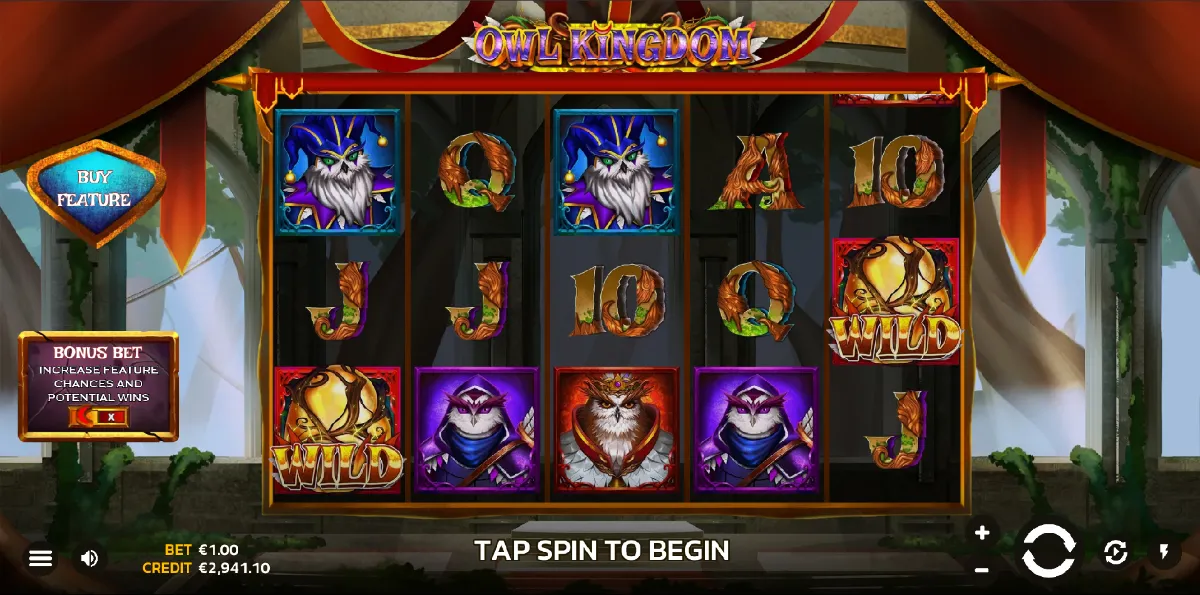Spin the reels

pyautogui.click(x=1048, y=551)
